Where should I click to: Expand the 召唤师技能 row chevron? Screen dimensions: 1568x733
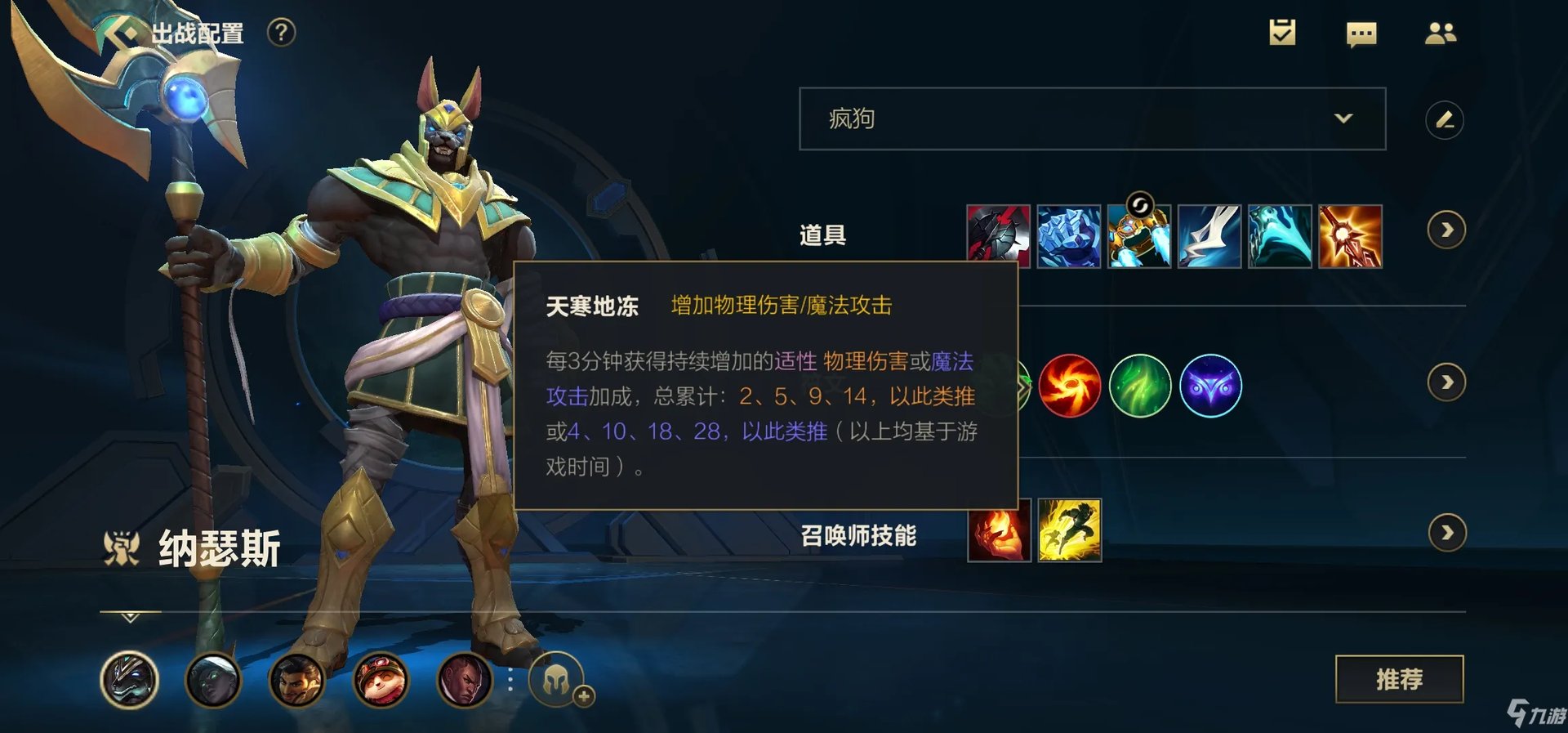(x=1447, y=532)
